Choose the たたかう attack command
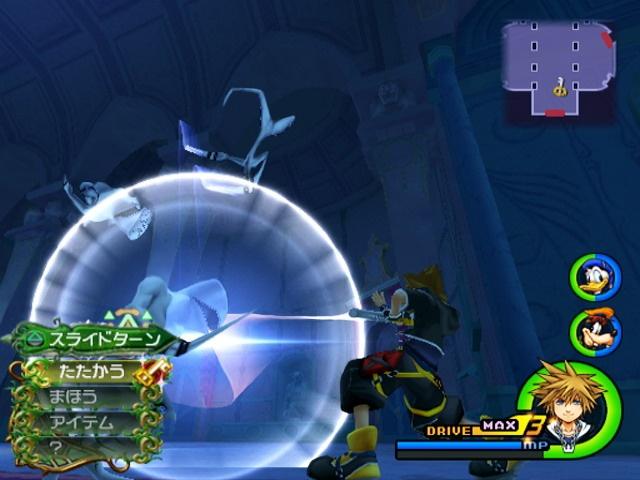Viewport: 640px width, 480px height. point(88,371)
